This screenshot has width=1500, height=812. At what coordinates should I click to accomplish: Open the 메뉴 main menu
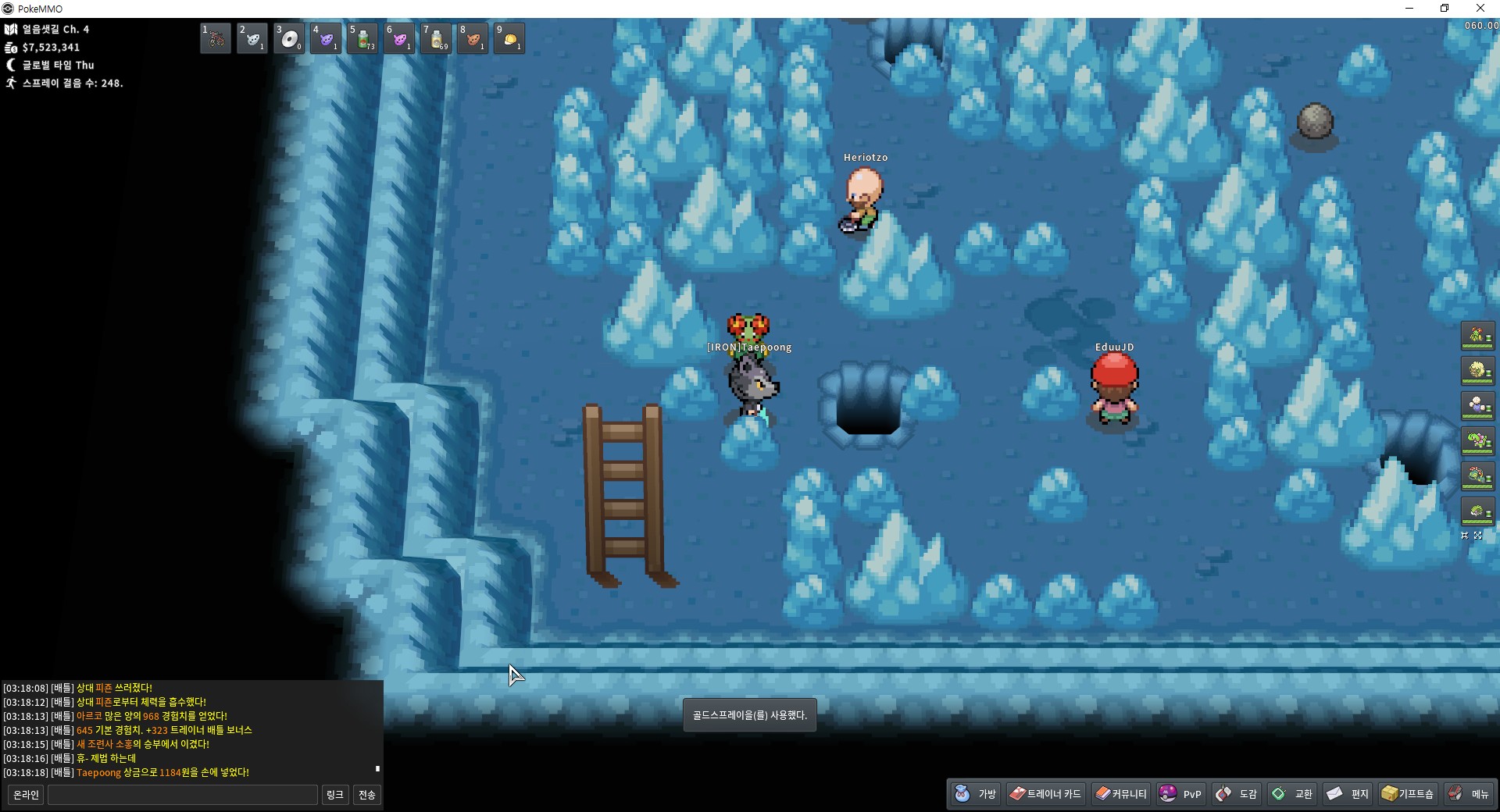click(1470, 794)
